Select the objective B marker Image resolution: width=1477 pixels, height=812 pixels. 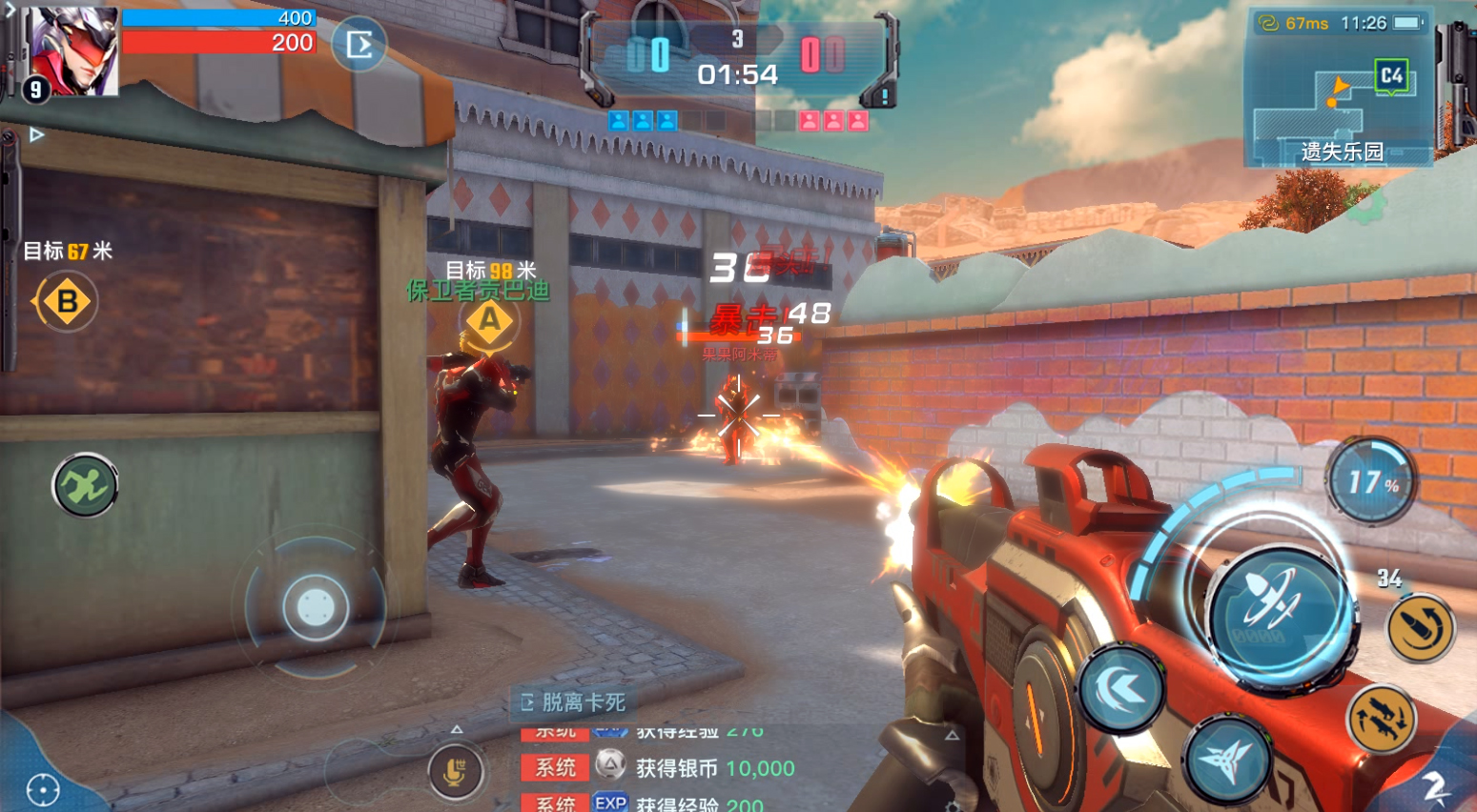pyautogui.click(x=67, y=302)
